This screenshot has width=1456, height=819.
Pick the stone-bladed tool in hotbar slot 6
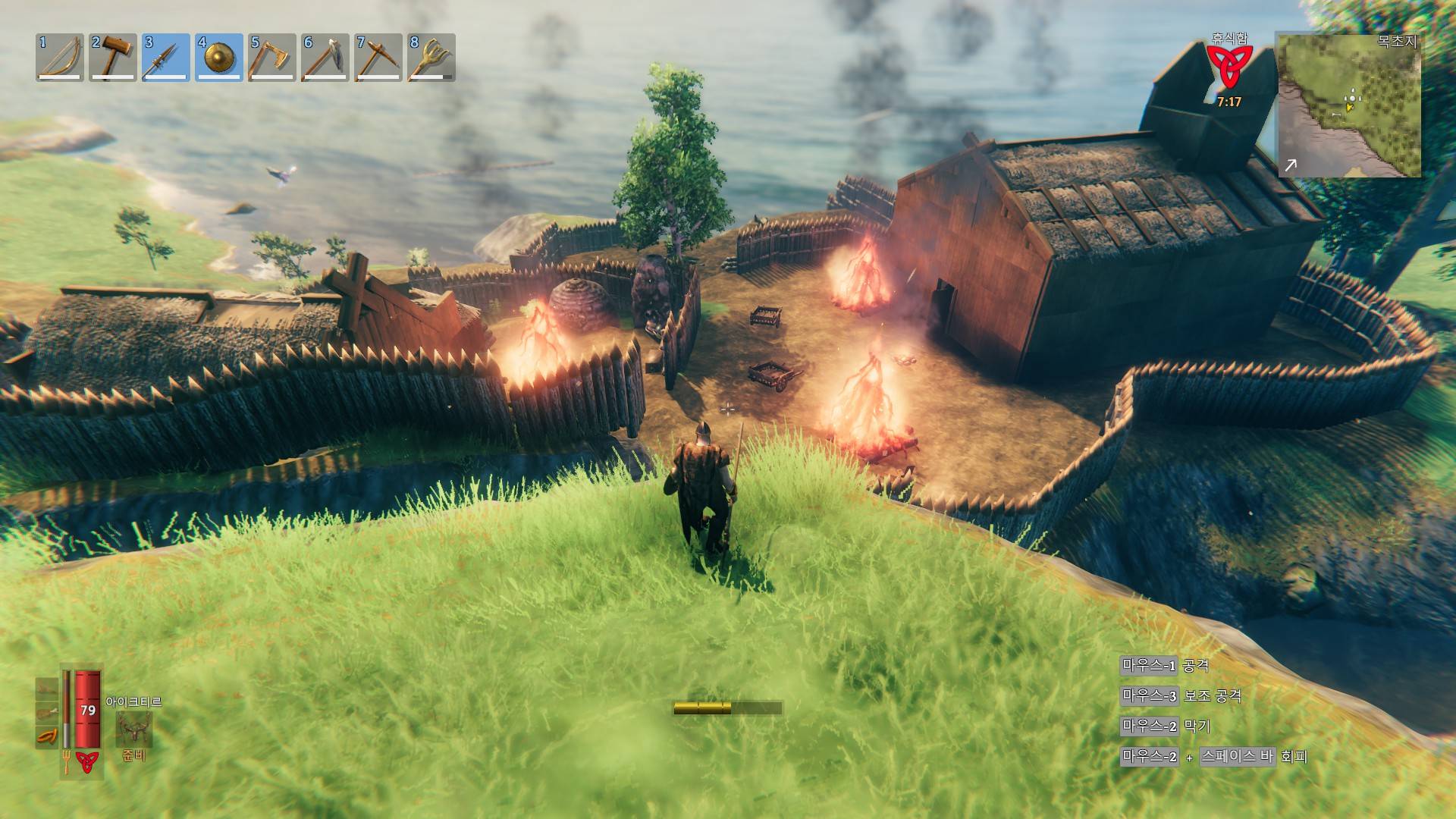pyautogui.click(x=325, y=57)
